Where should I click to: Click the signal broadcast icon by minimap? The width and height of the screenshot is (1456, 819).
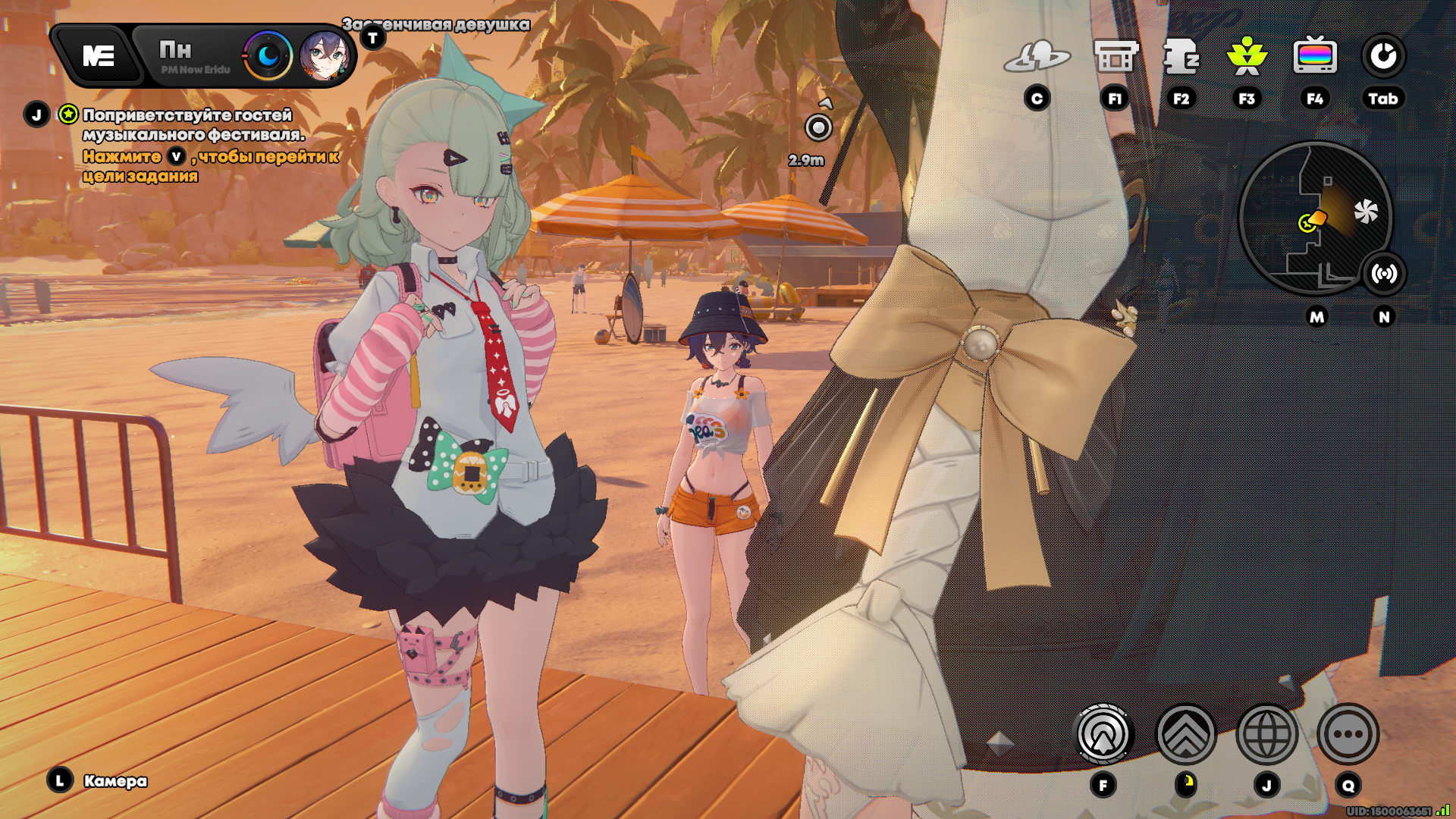coord(1384,274)
